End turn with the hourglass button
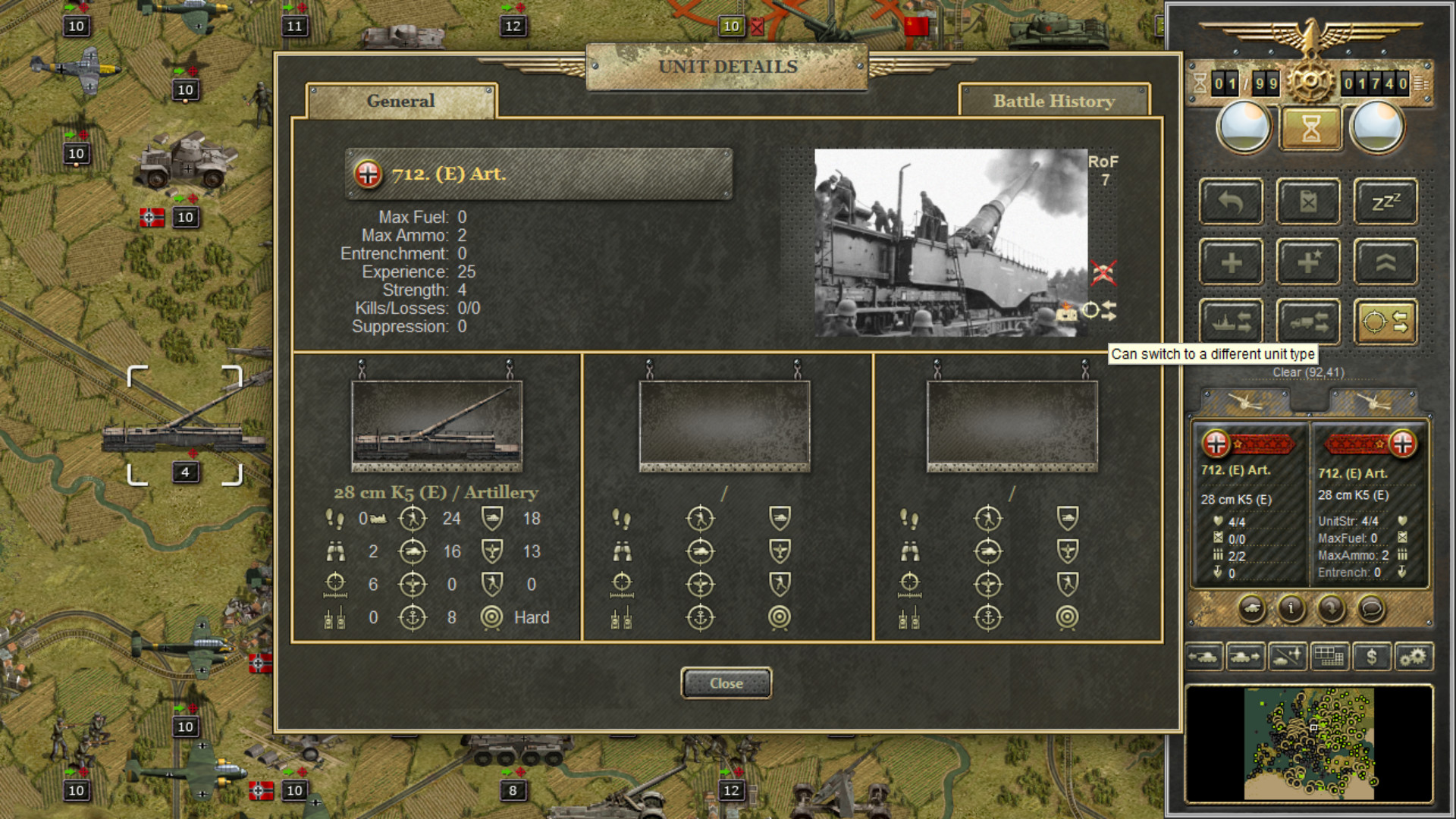 coord(1310,128)
